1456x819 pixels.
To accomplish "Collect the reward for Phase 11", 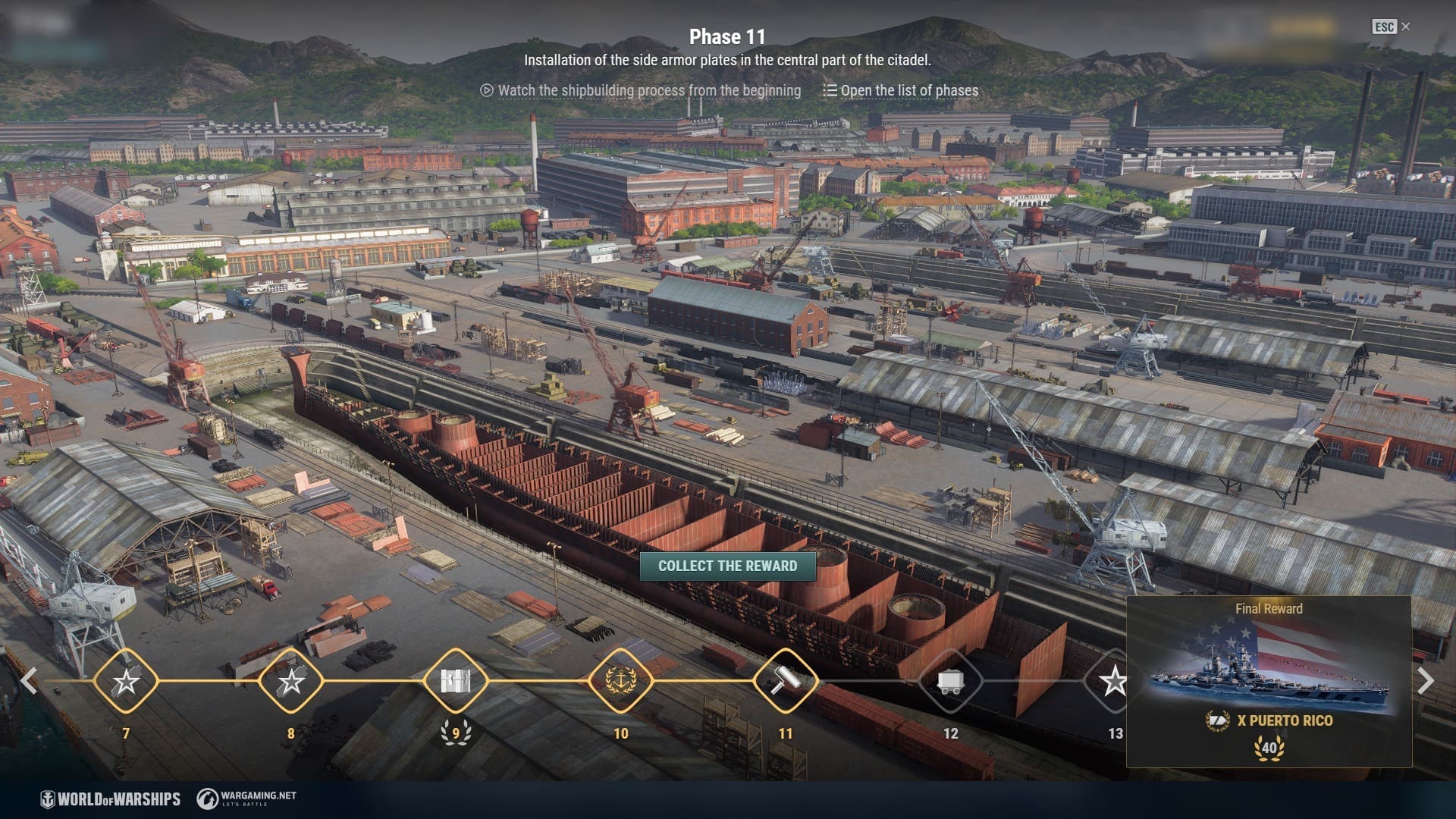I will (727, 566).
